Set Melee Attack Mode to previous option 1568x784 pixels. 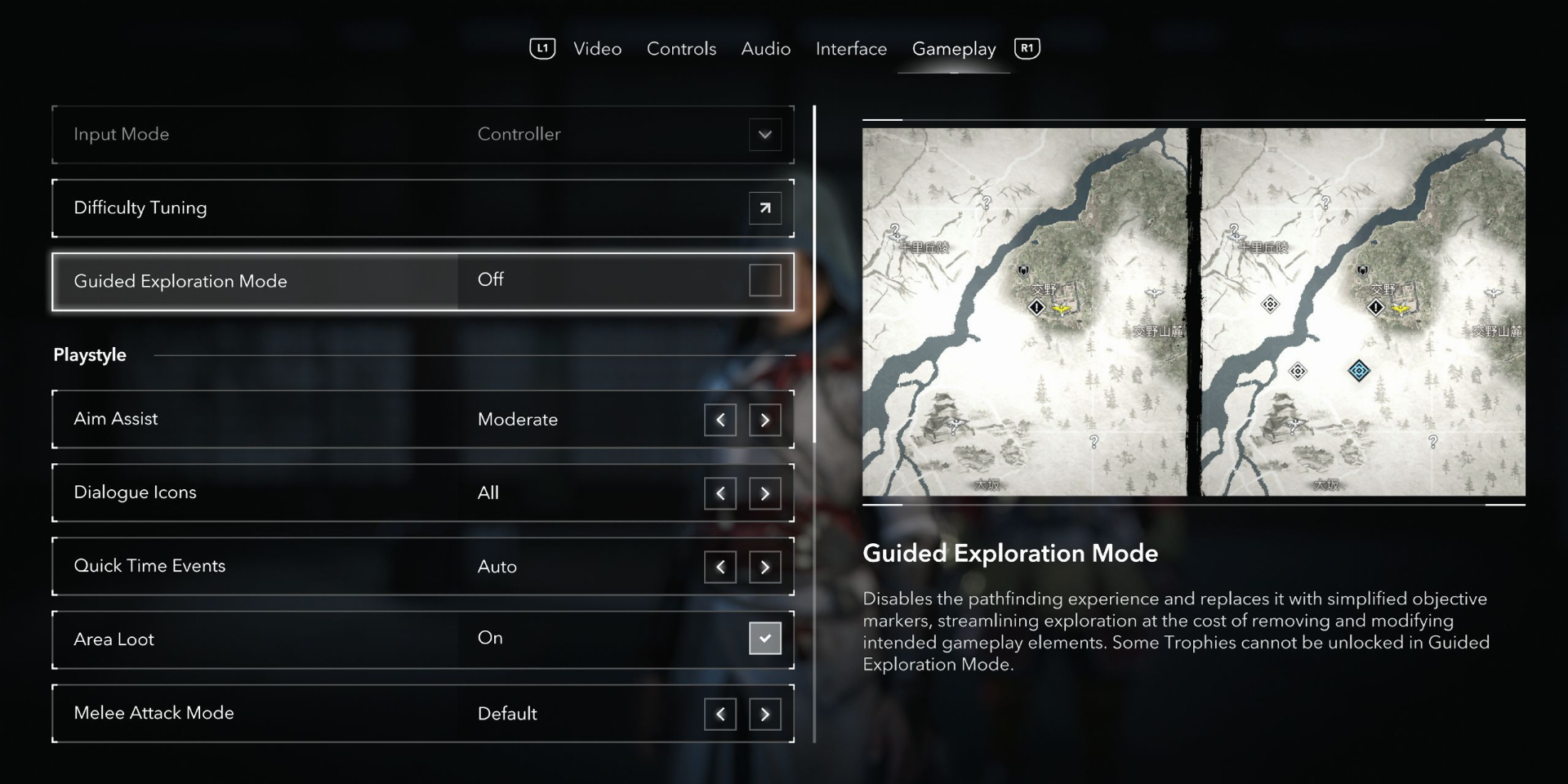coord(720,714)
